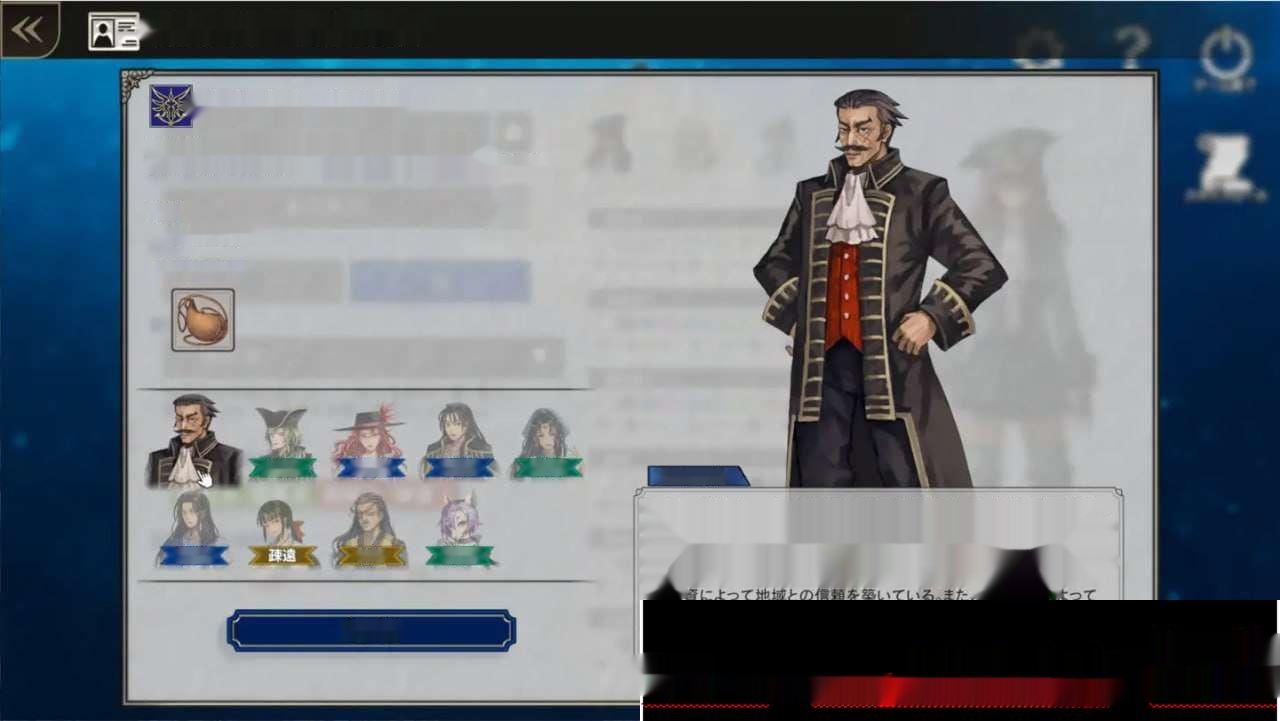Click the back arrow in top-left corner
Screen dimensions: 1280x721
pyautogui.click(x=30, y=28)
